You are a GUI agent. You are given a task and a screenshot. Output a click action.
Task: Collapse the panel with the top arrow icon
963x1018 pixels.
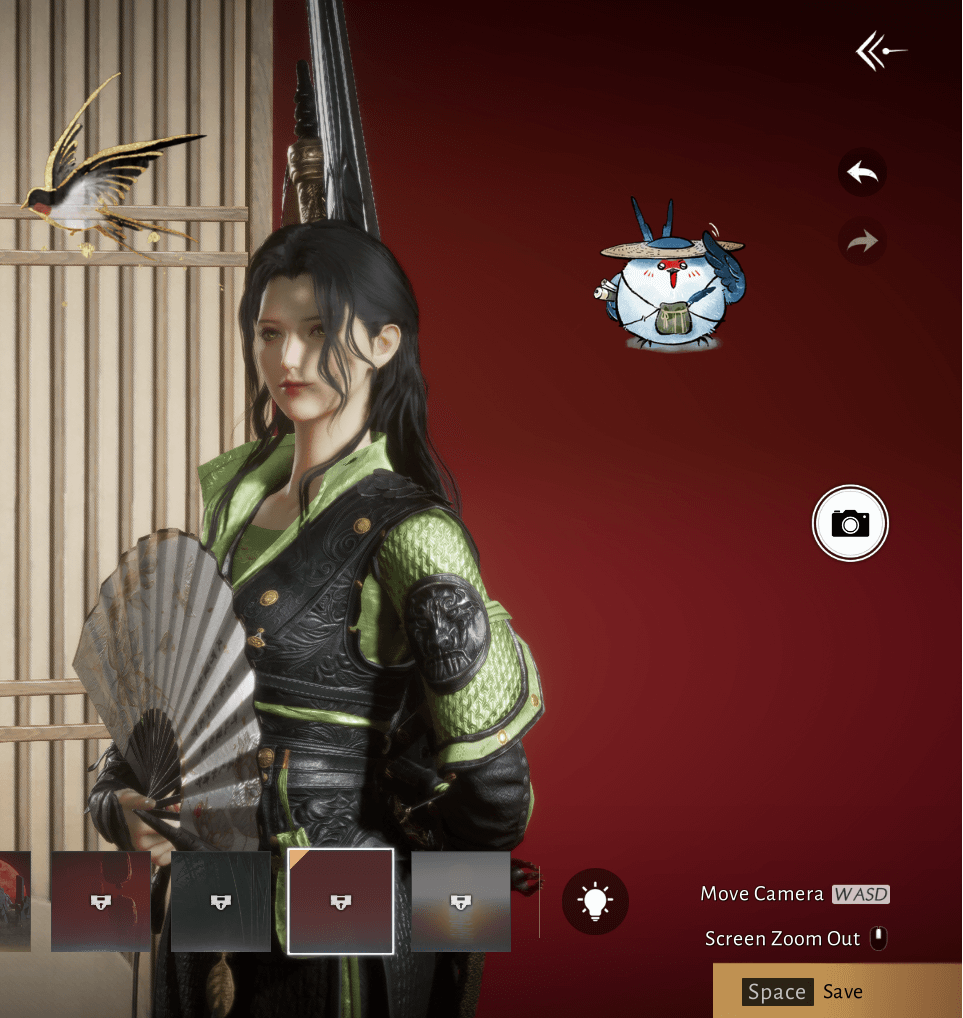point(881,52)
